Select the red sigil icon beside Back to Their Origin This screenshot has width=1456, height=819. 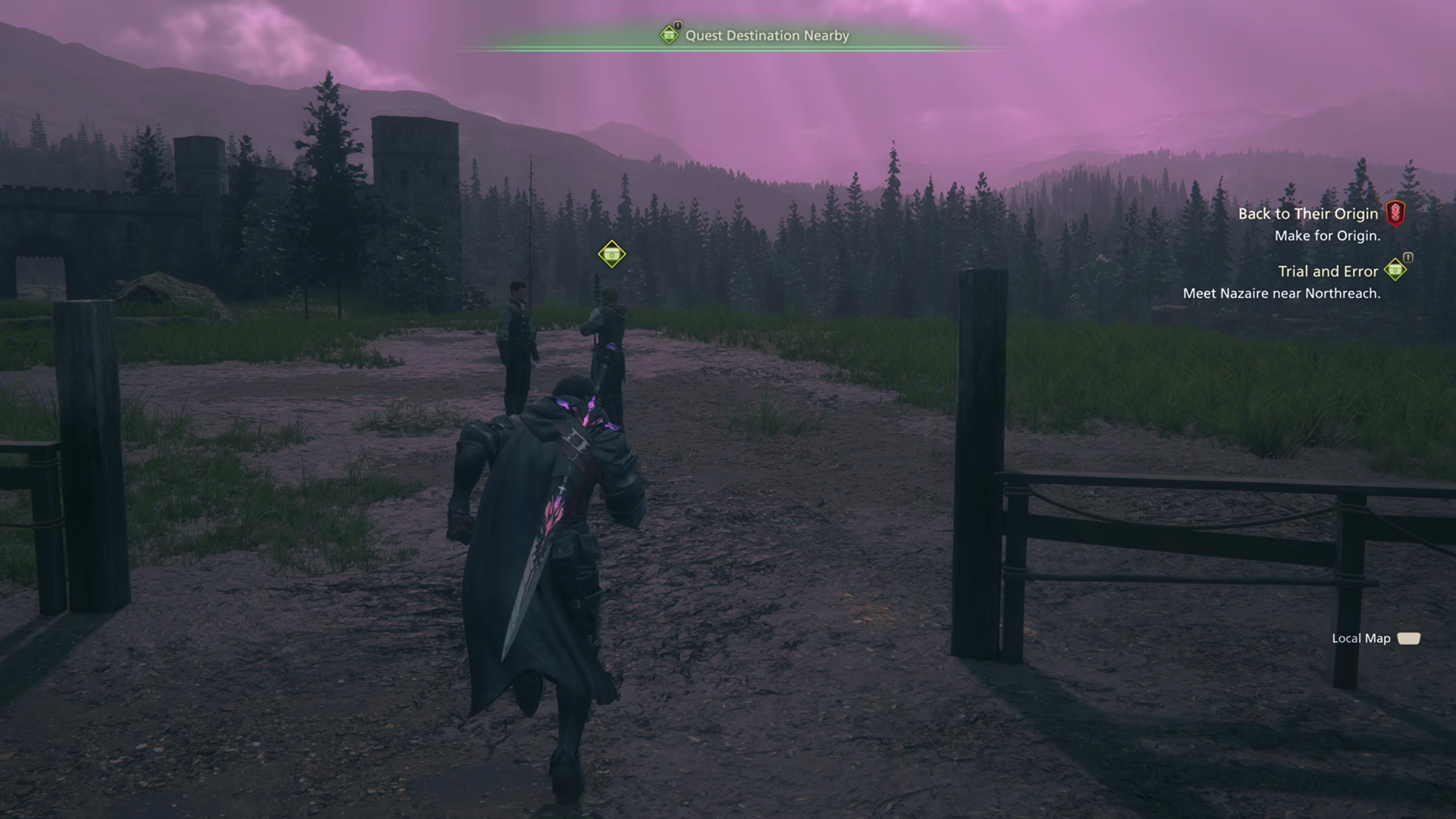[1398, 214]
